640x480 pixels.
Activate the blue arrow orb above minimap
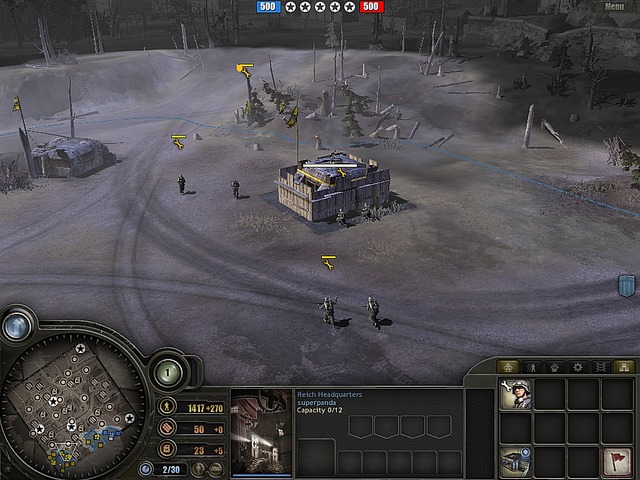click(16, 326)
